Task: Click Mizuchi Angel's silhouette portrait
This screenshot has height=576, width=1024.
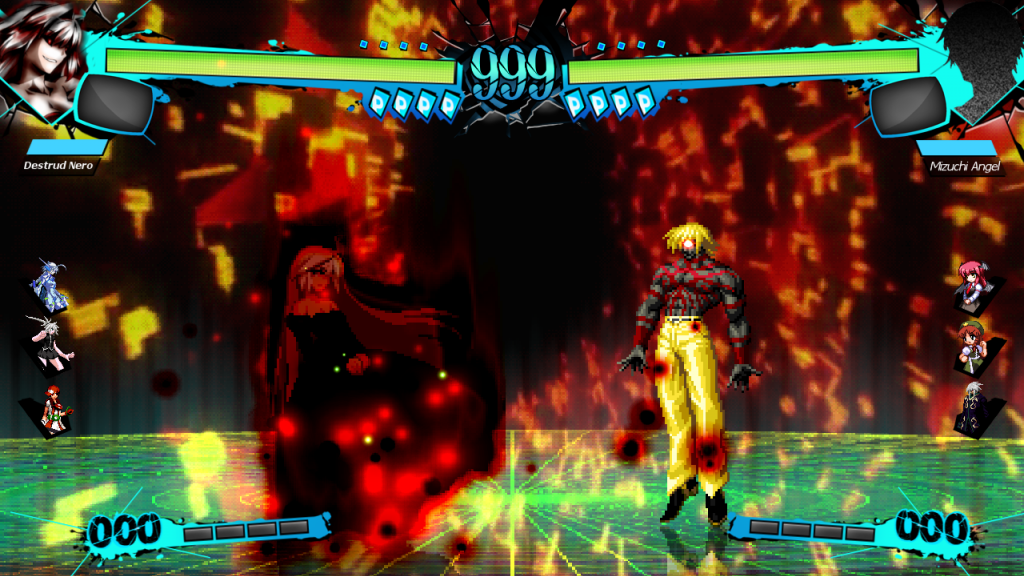Action: tap(984, 50)
